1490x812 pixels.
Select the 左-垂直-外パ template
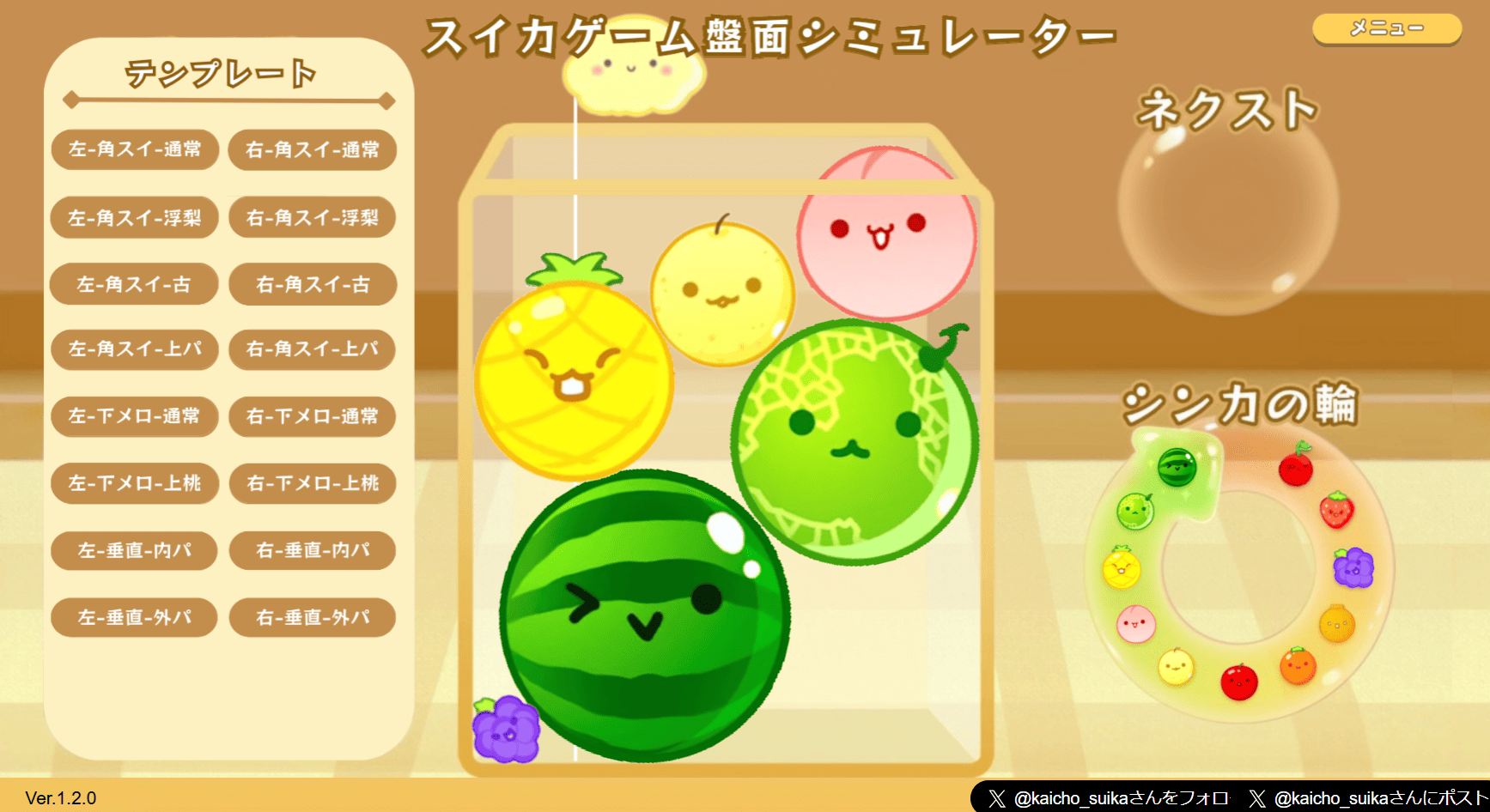[x=134, y=617]
